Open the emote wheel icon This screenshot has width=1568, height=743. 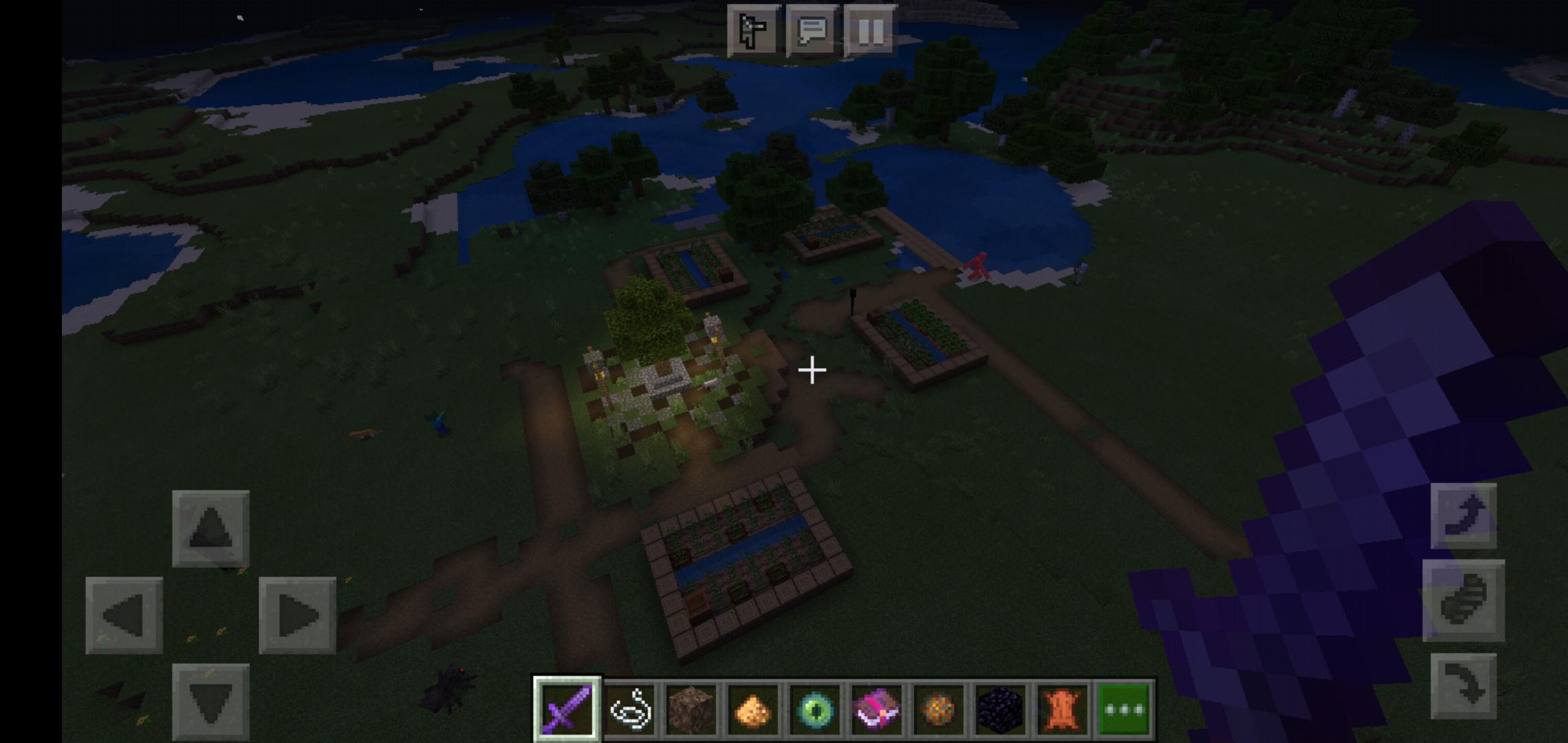(756, 29)
